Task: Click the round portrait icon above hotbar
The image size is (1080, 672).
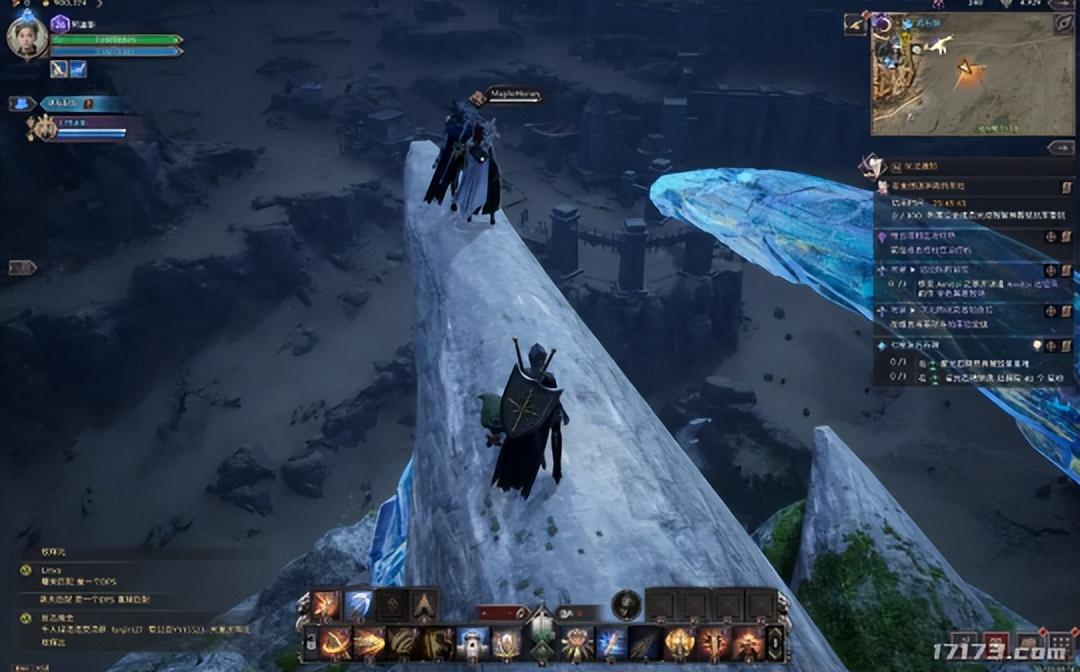Action: point(626,604)
